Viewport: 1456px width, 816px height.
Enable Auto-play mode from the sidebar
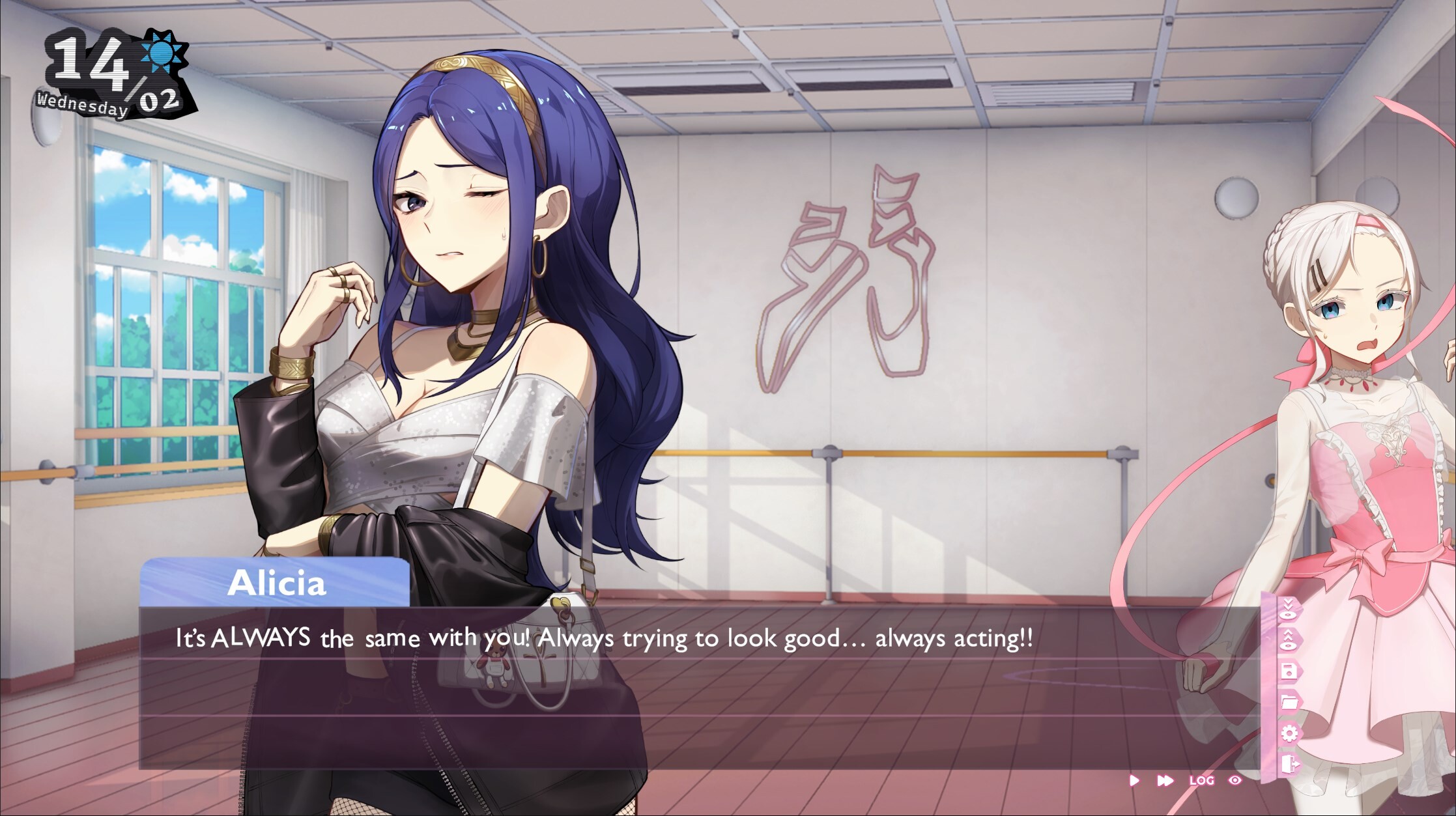[x=1289, y=638]
